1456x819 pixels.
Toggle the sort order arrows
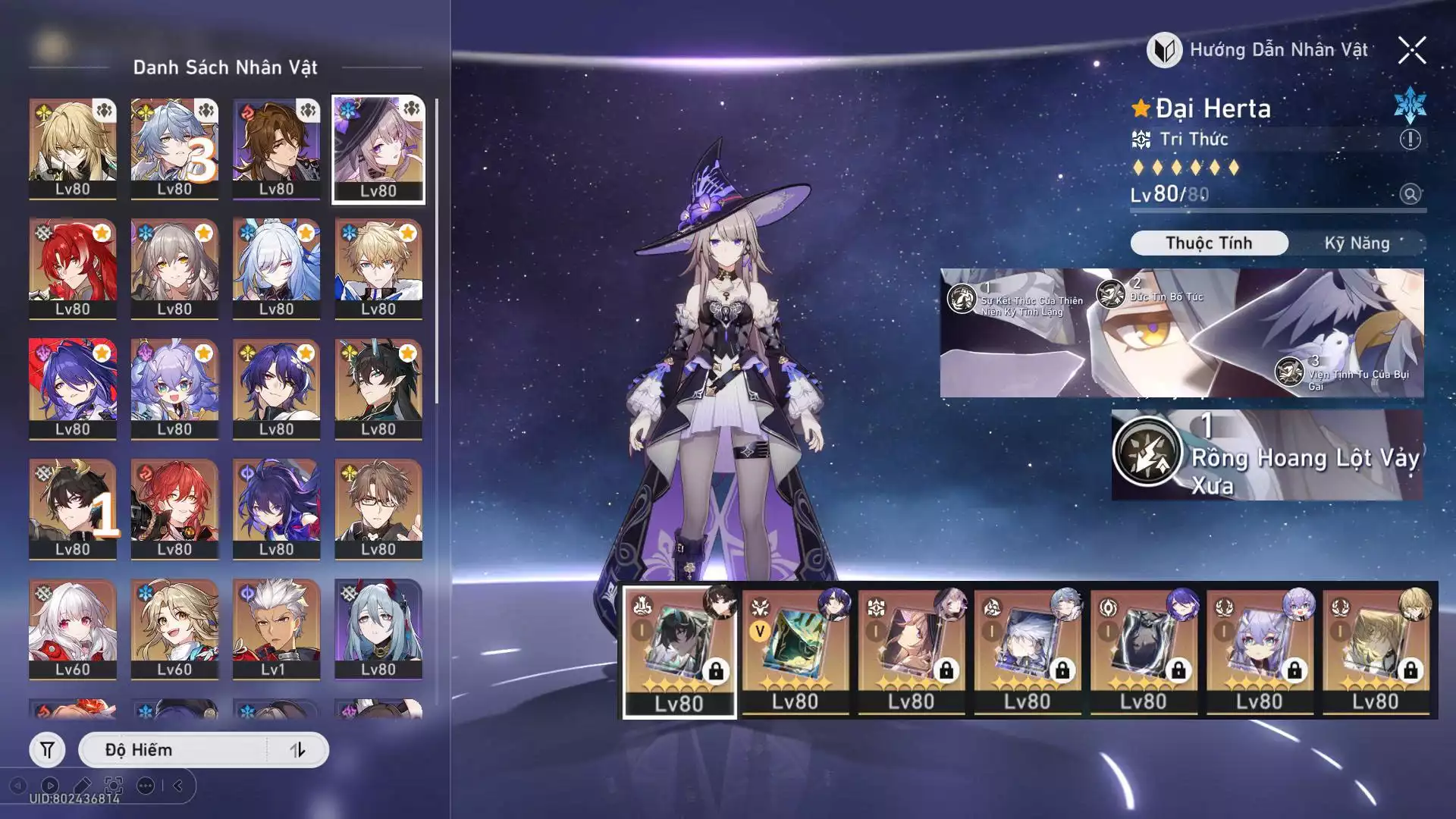tap(298, 750)
